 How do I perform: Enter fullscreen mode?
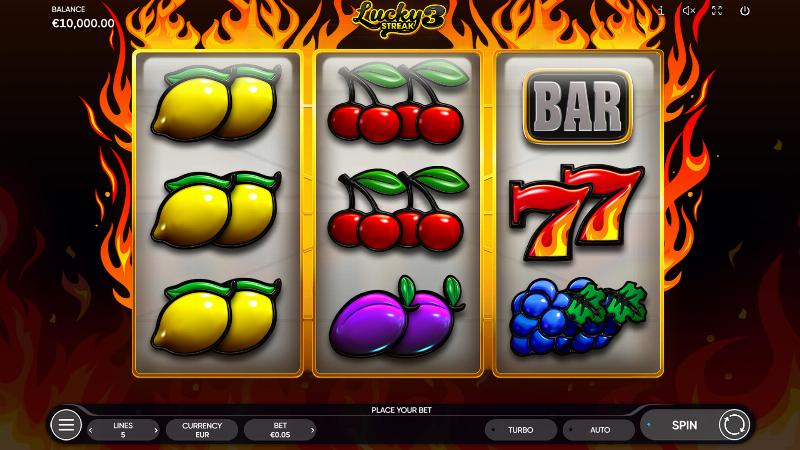(716, 10)
